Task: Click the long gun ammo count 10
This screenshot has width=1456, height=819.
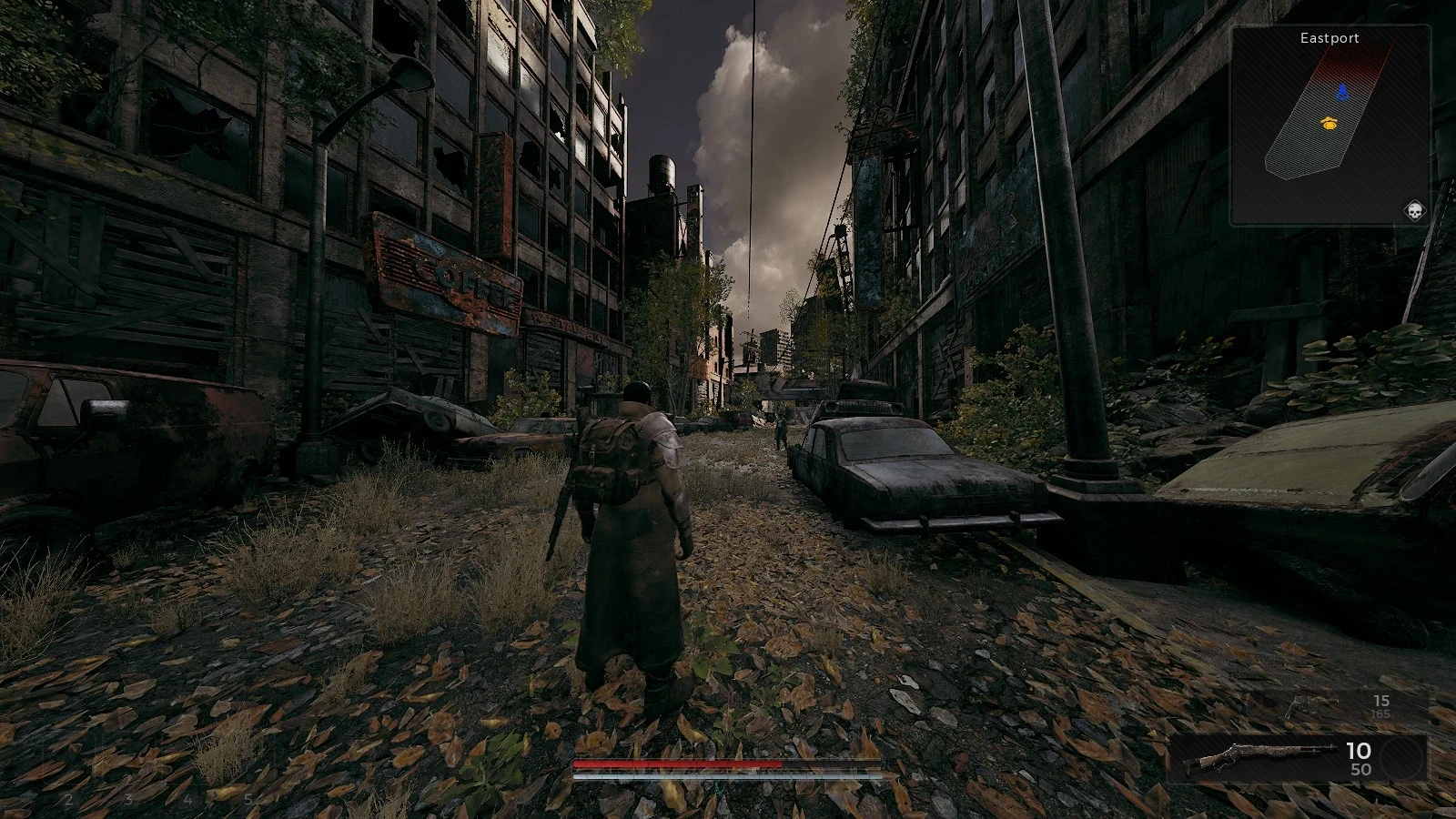Action: [x=1359, y=751]
